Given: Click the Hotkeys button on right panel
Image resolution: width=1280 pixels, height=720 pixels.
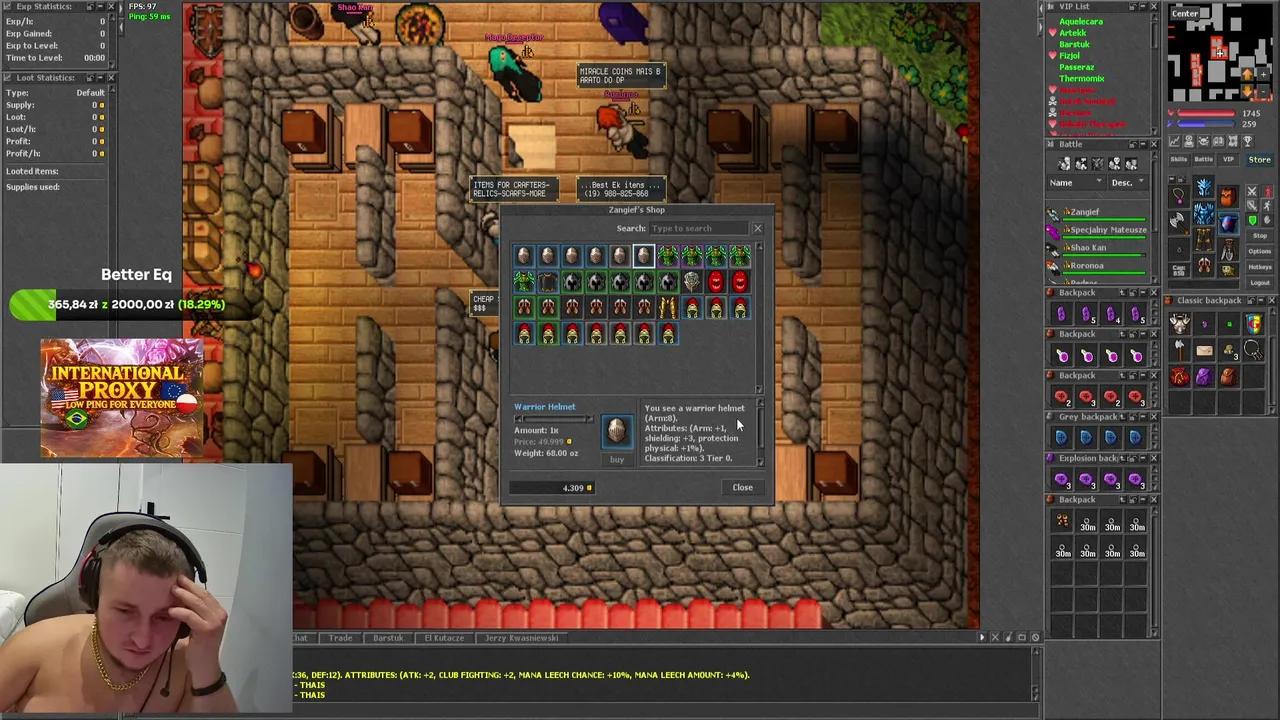Looking at the screenshot, I should point(1260,266).
